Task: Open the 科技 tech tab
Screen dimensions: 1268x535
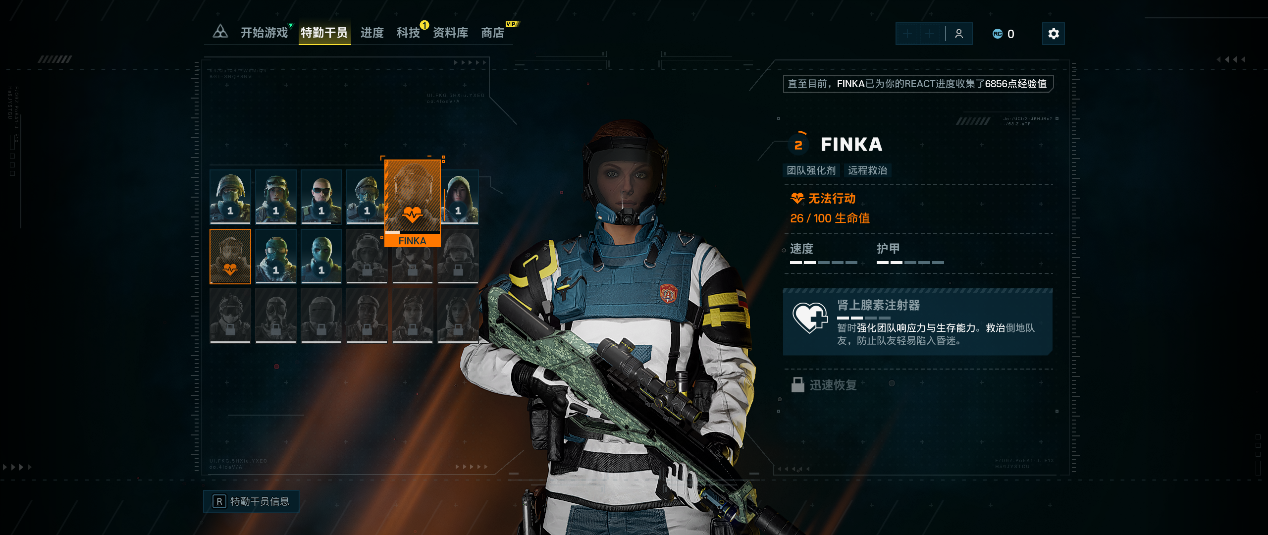Action: click(408, 33)
